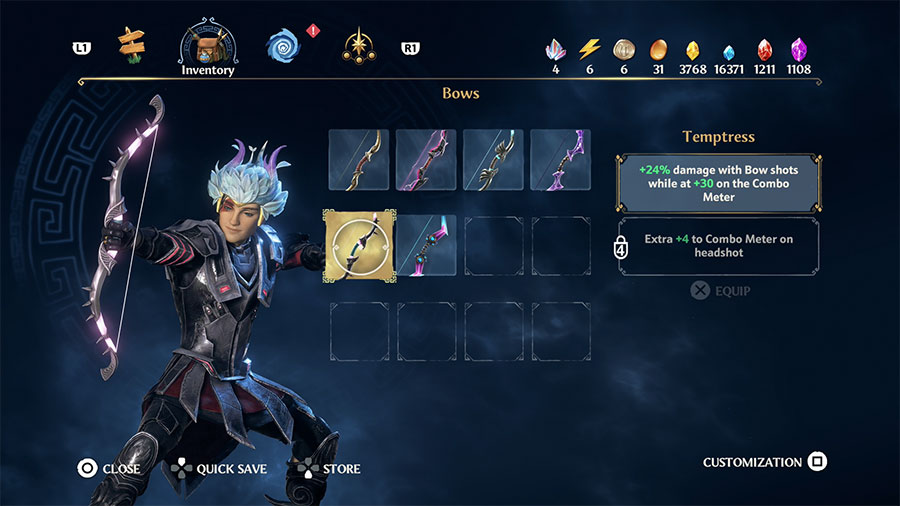
Task: Select the highlighted Temptress bow slot
Action: pos(359,246)
